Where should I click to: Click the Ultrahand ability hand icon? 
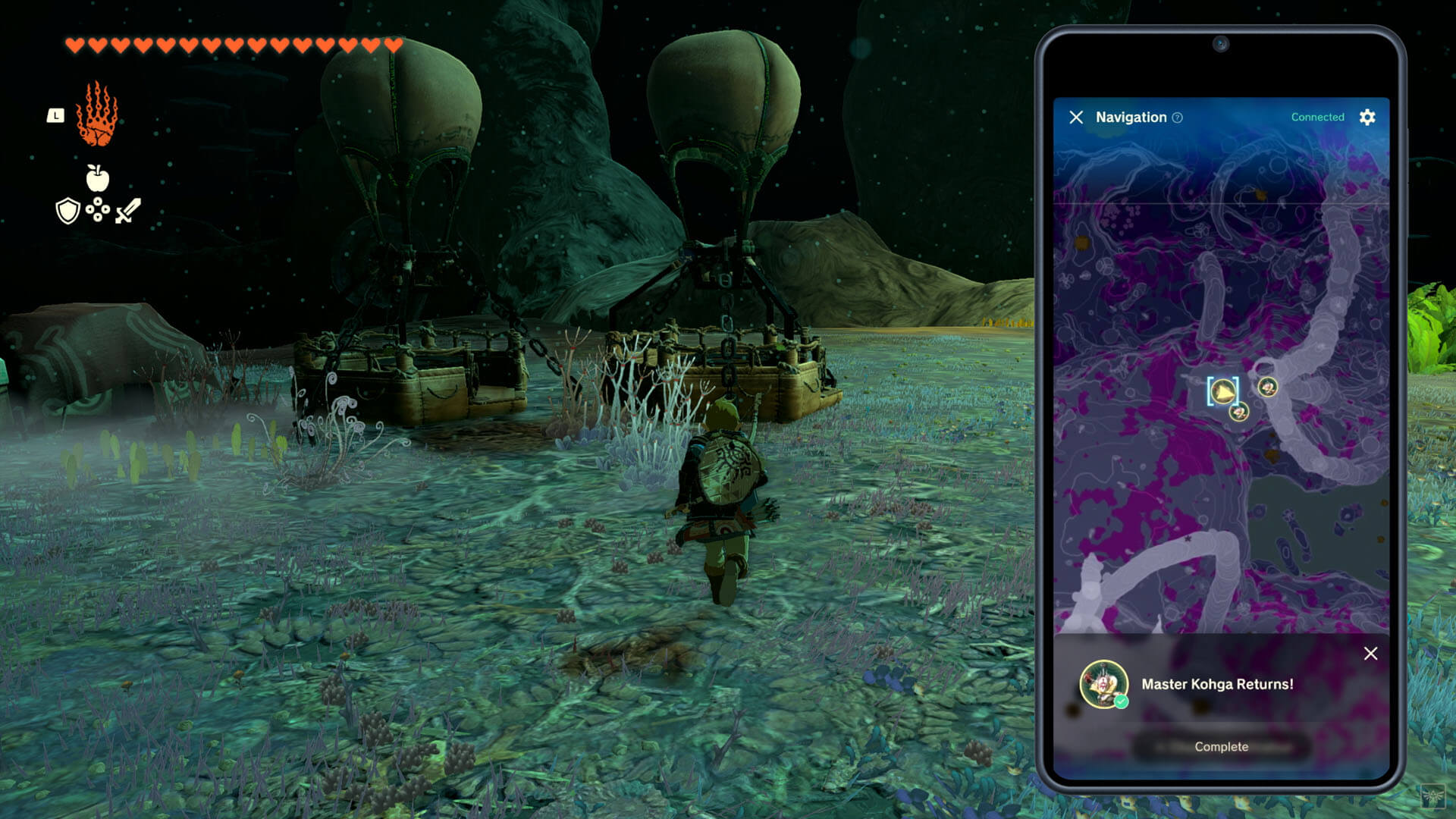coord(97,115)
